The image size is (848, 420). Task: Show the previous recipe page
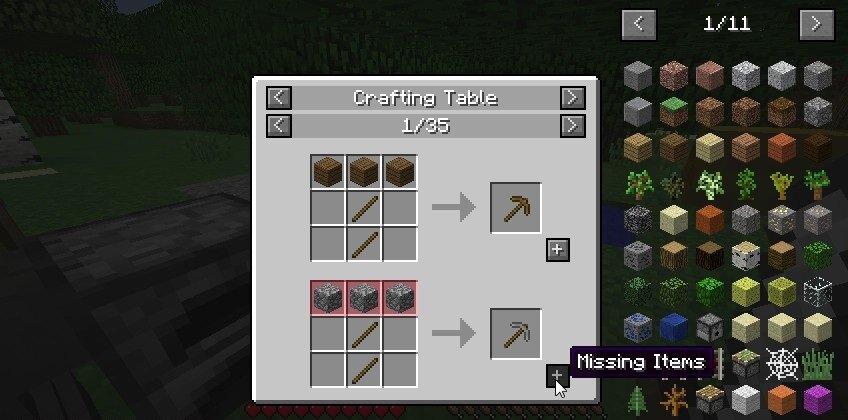[x=279, y=126]
